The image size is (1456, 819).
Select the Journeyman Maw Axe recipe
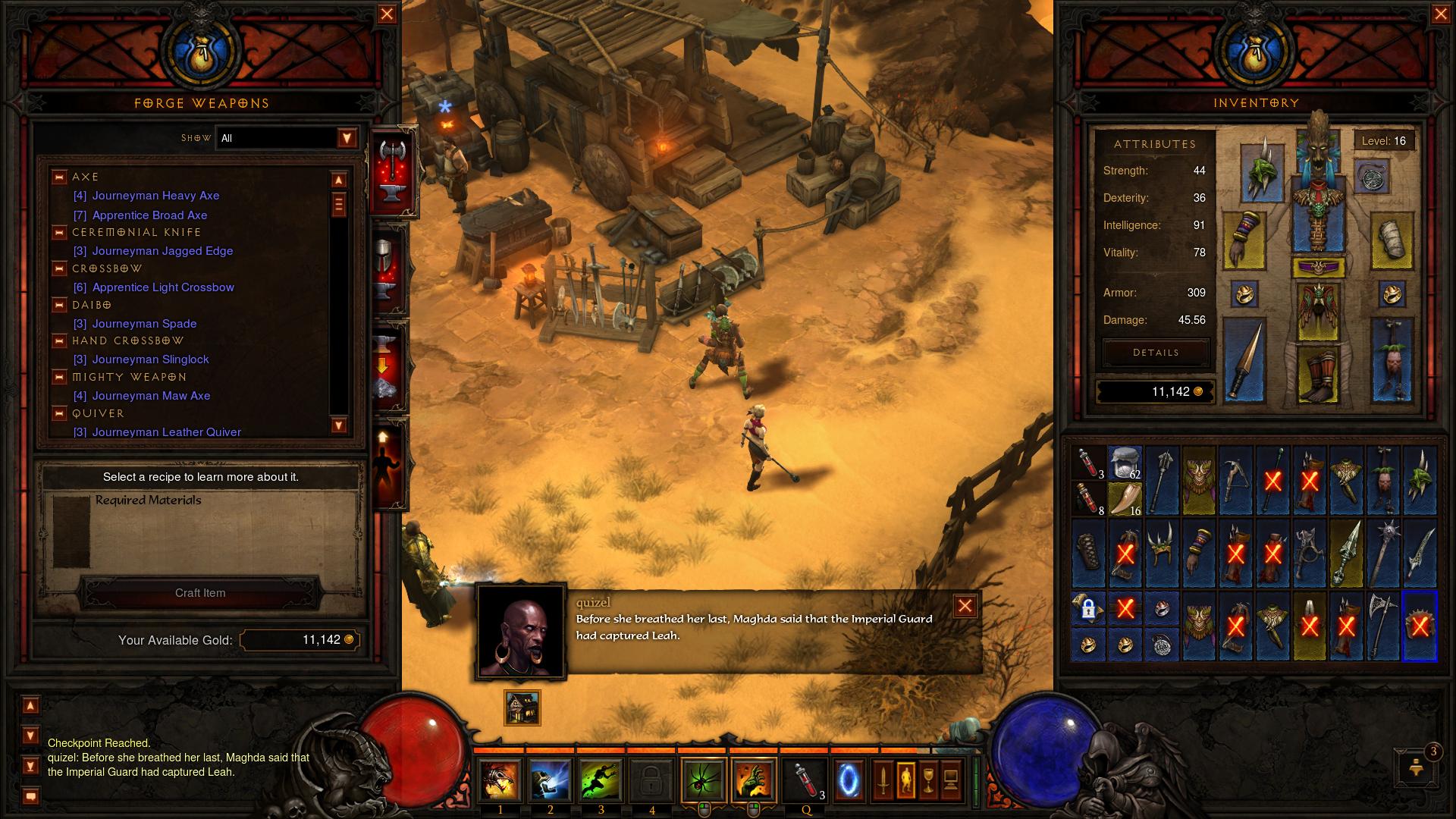coord(151,396)
